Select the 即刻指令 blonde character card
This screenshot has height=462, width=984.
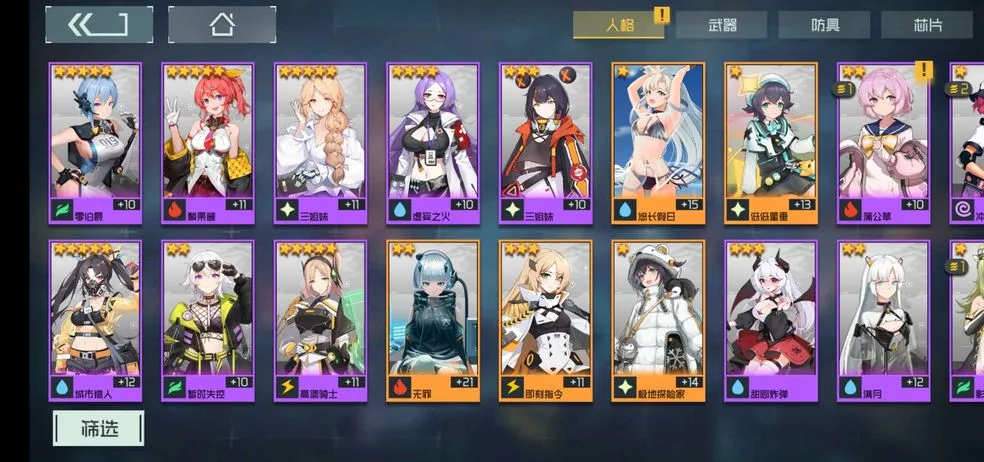546,320
